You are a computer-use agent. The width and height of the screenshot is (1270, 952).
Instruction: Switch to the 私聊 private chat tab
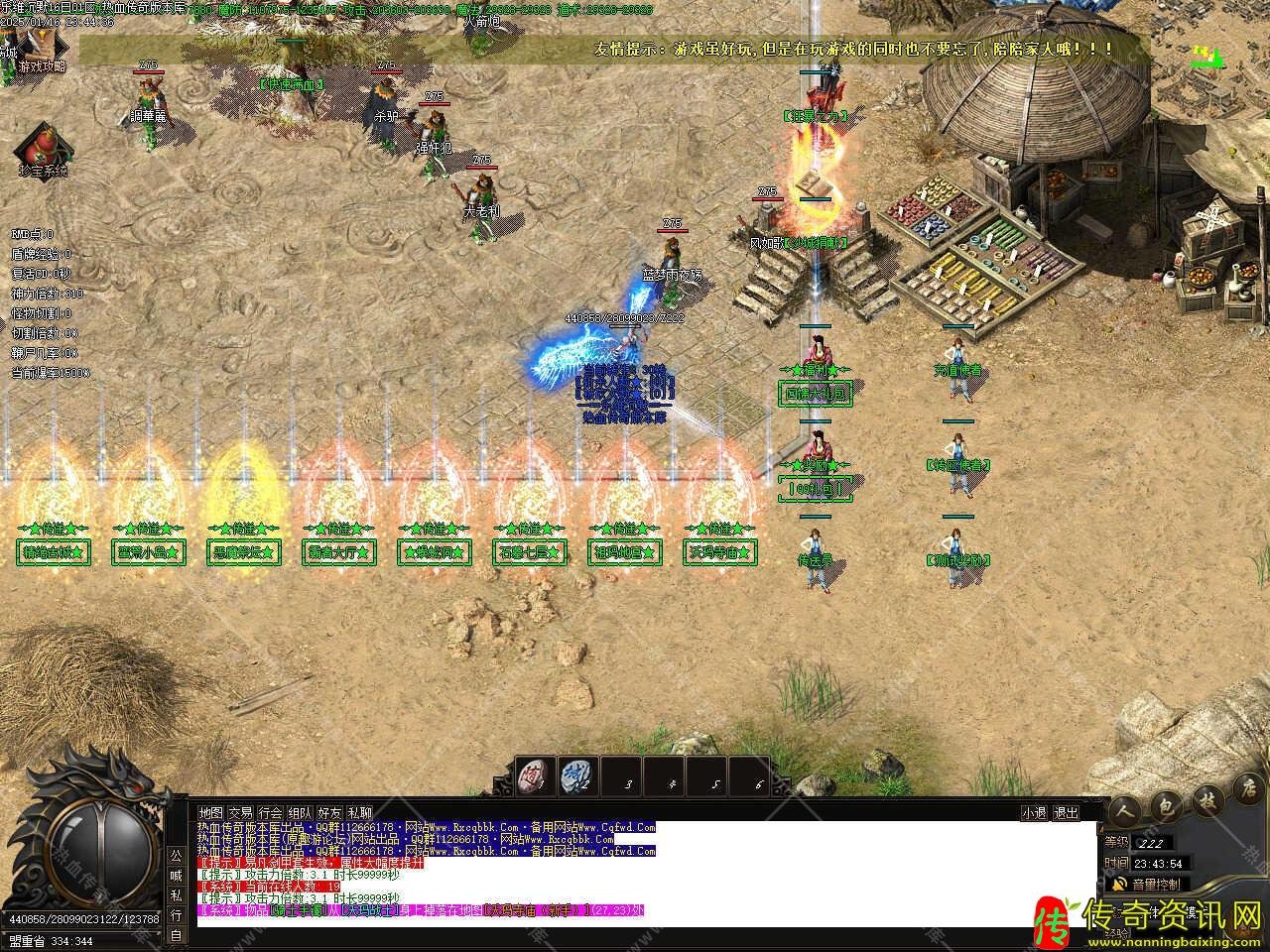point(360,812)
